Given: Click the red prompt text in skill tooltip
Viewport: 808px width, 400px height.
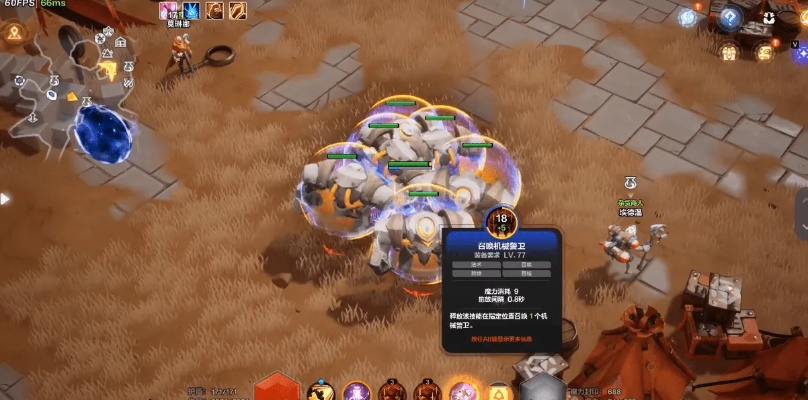Looking at the screenshot, I should point(502,339).
